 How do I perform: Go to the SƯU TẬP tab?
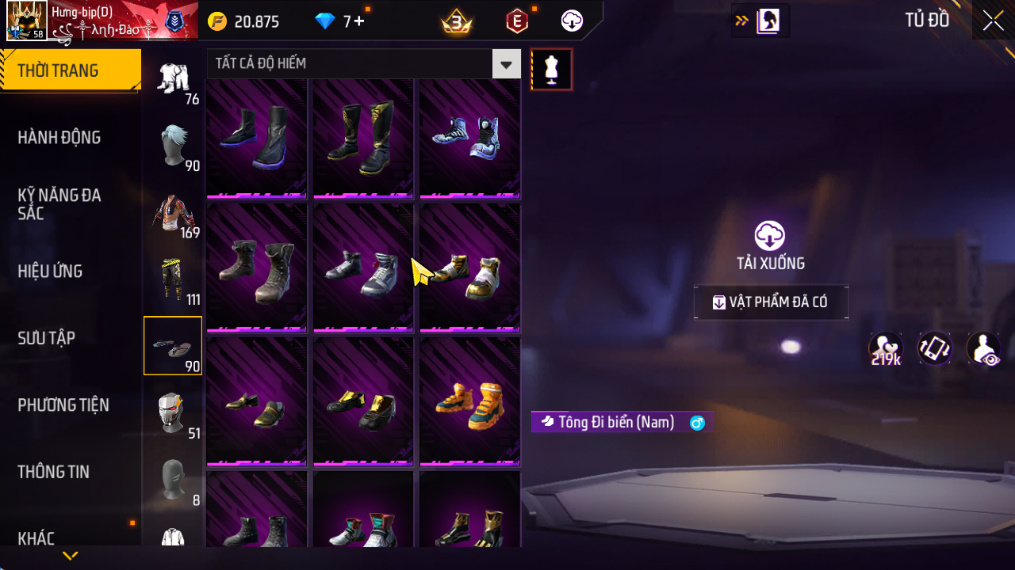coord(47,338)
